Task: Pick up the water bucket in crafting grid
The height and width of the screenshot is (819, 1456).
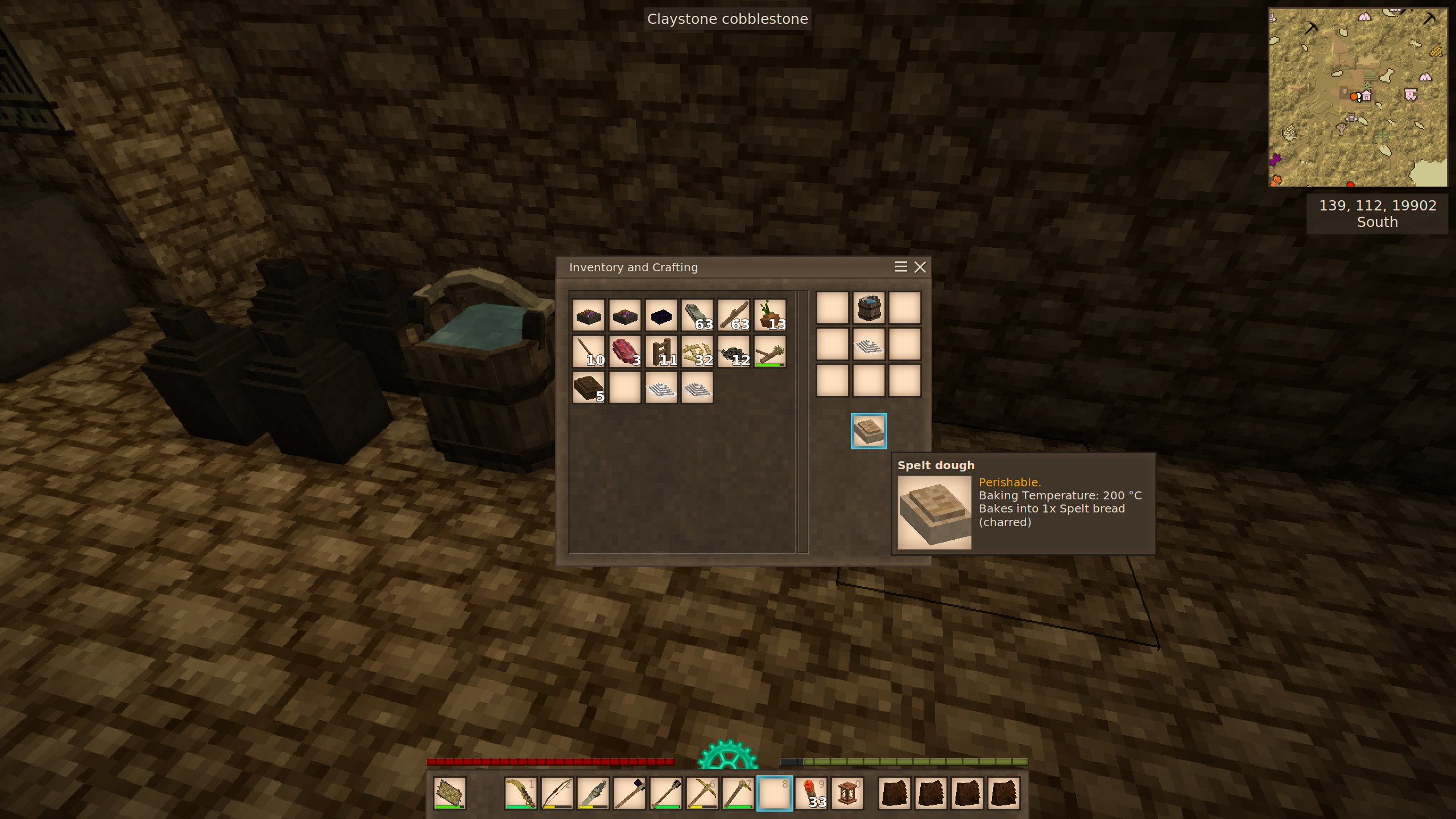Action: coord(868,308)
